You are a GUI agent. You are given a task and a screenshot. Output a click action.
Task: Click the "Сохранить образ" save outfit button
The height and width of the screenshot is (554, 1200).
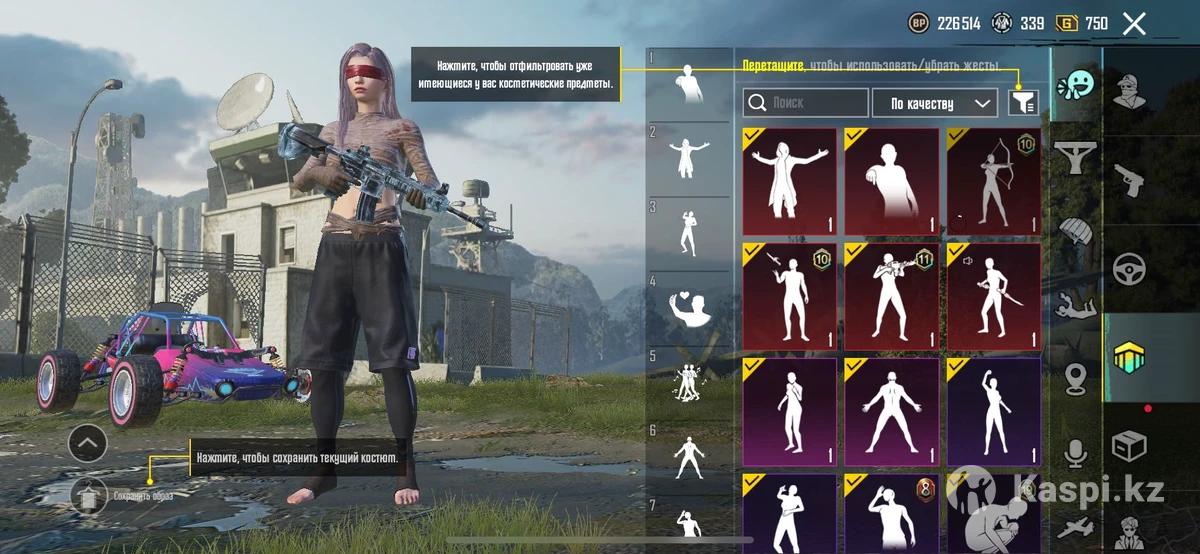point(89,494)
